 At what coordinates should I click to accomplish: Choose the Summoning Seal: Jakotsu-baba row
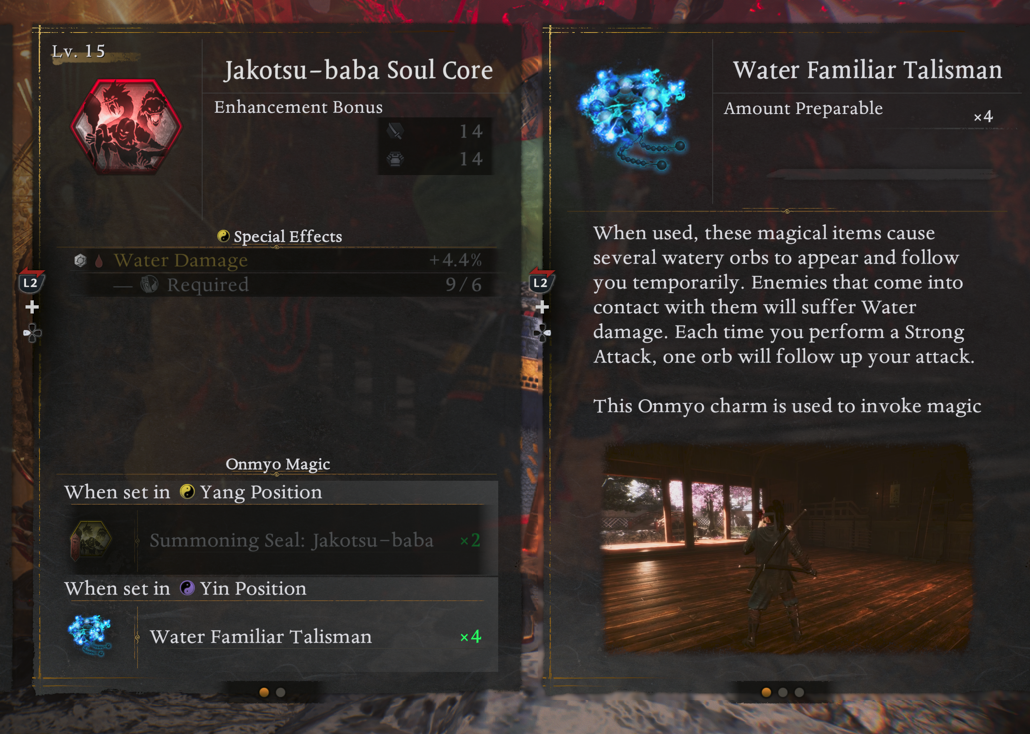[x=290, y=541]
